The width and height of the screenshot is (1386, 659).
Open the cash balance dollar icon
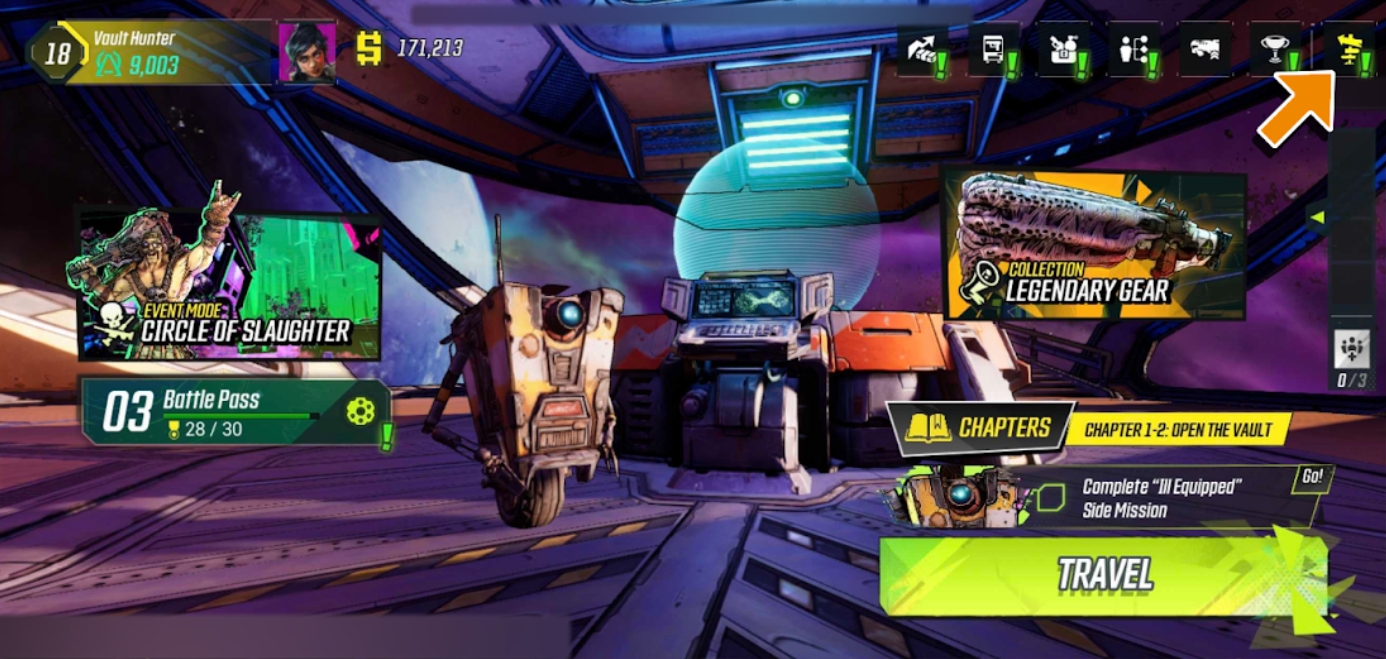coord(370,48)
